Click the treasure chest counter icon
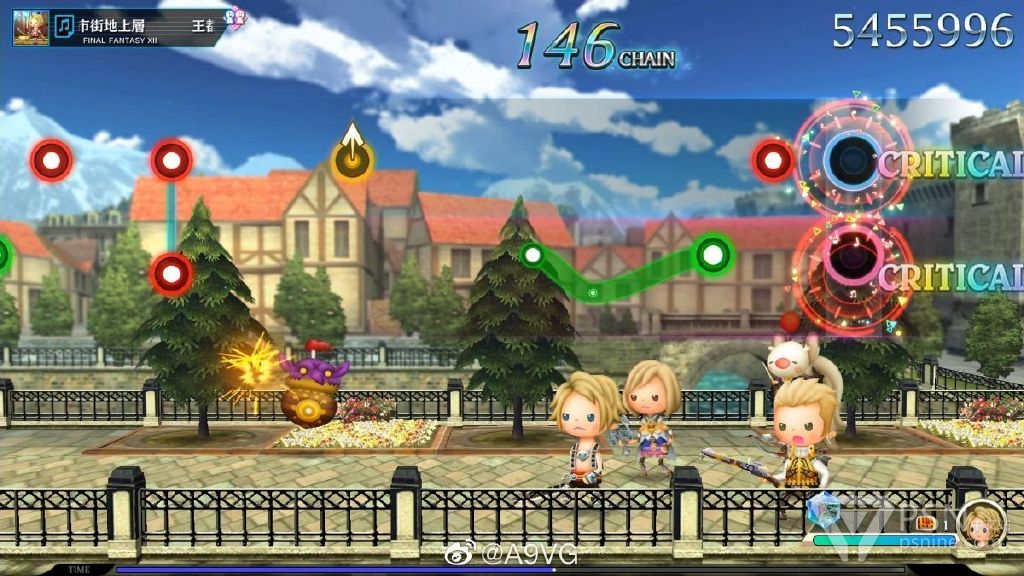 [925, 522]
